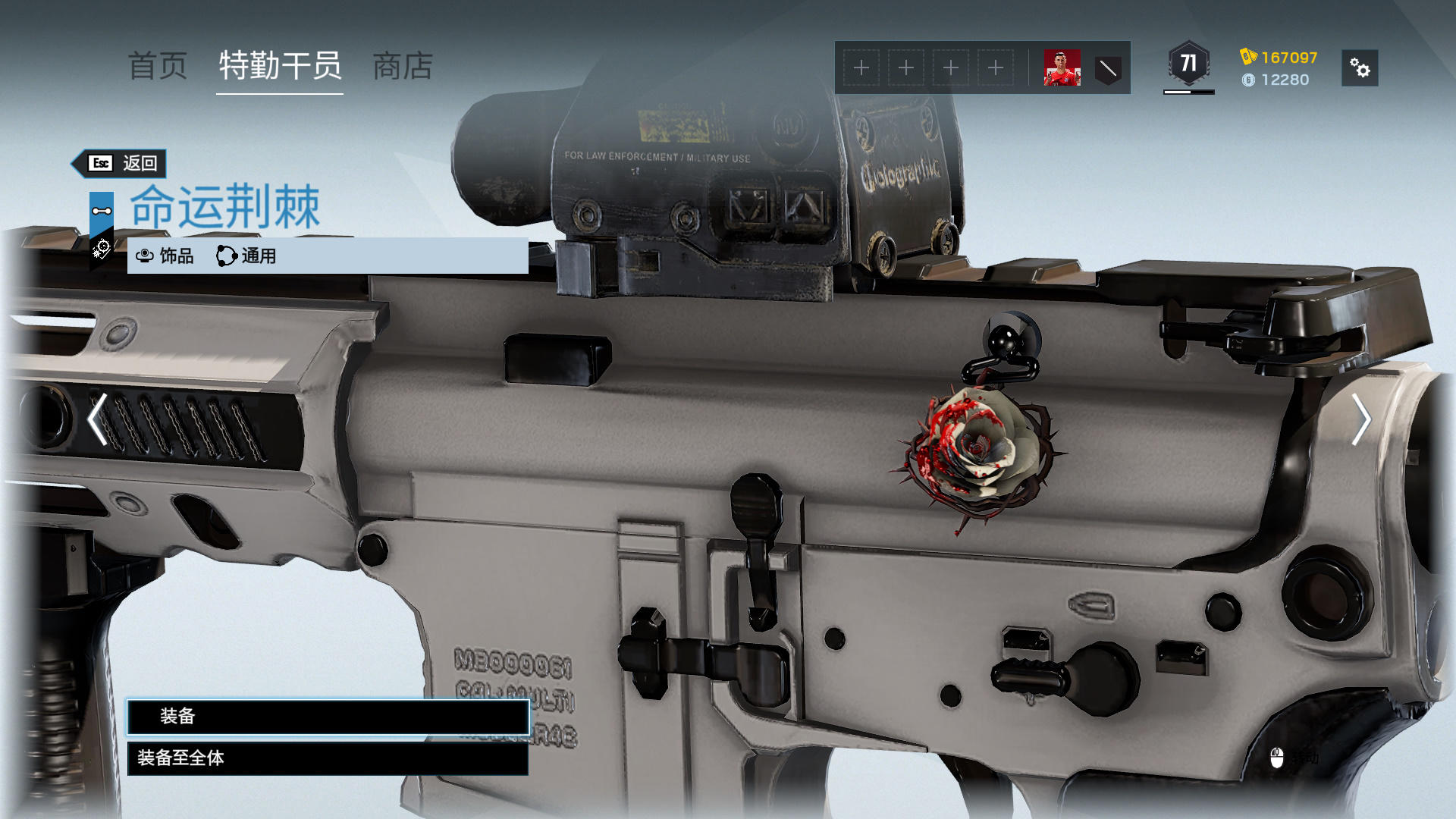Open the 商店 shop tab
The image size is (1456, 819).
(403, 67)
